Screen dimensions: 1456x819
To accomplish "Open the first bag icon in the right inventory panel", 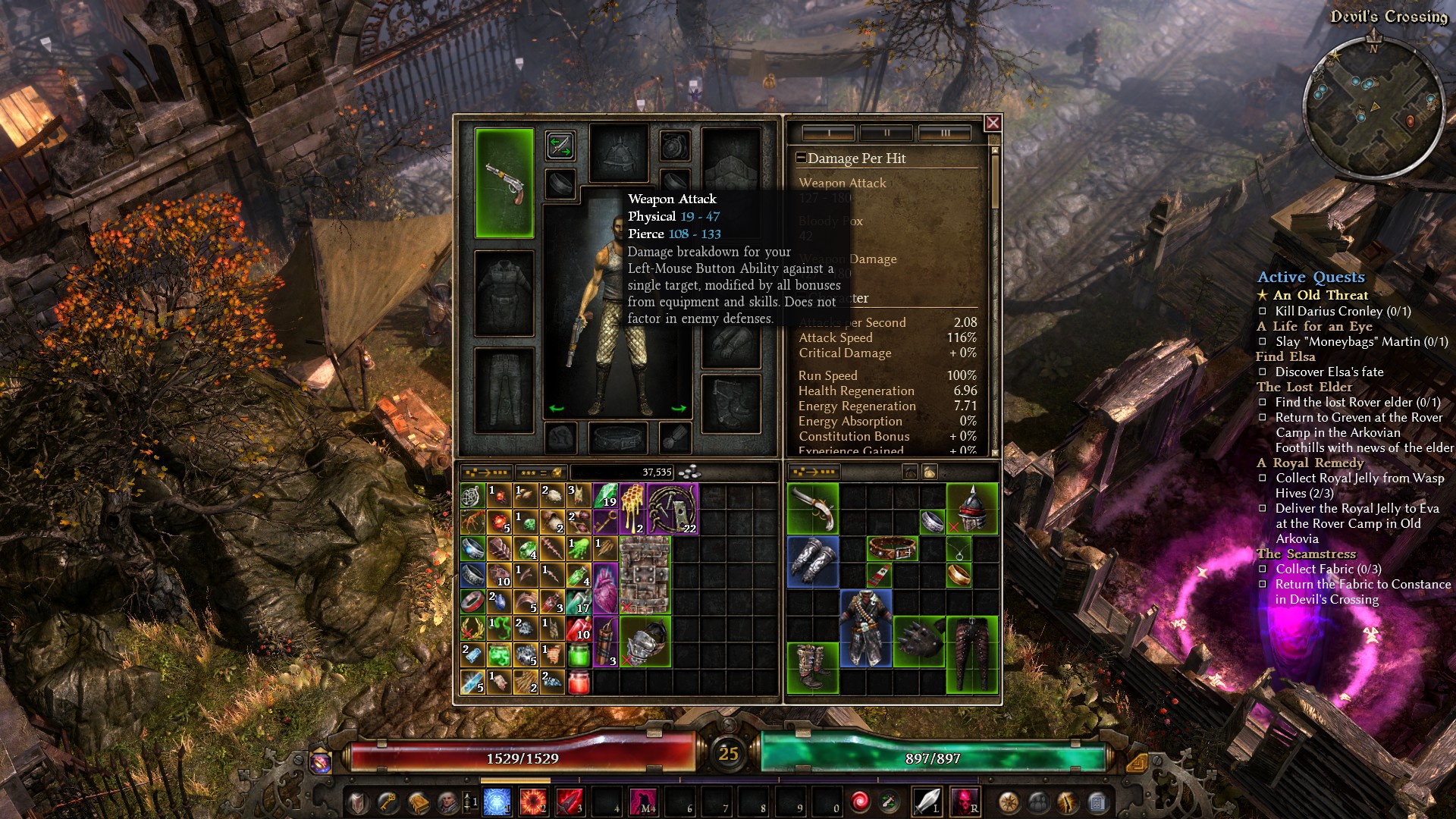I will 910,472.
